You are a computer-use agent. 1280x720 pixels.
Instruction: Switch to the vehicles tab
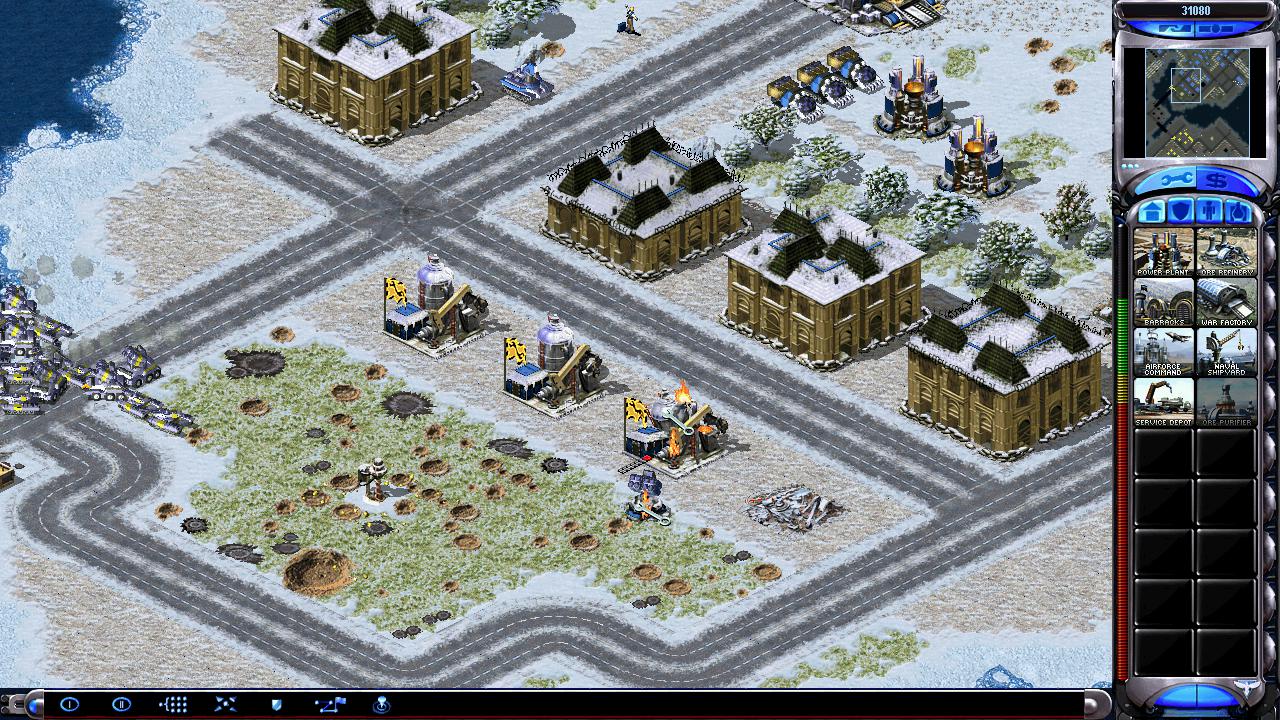(x=1238, y=212)
